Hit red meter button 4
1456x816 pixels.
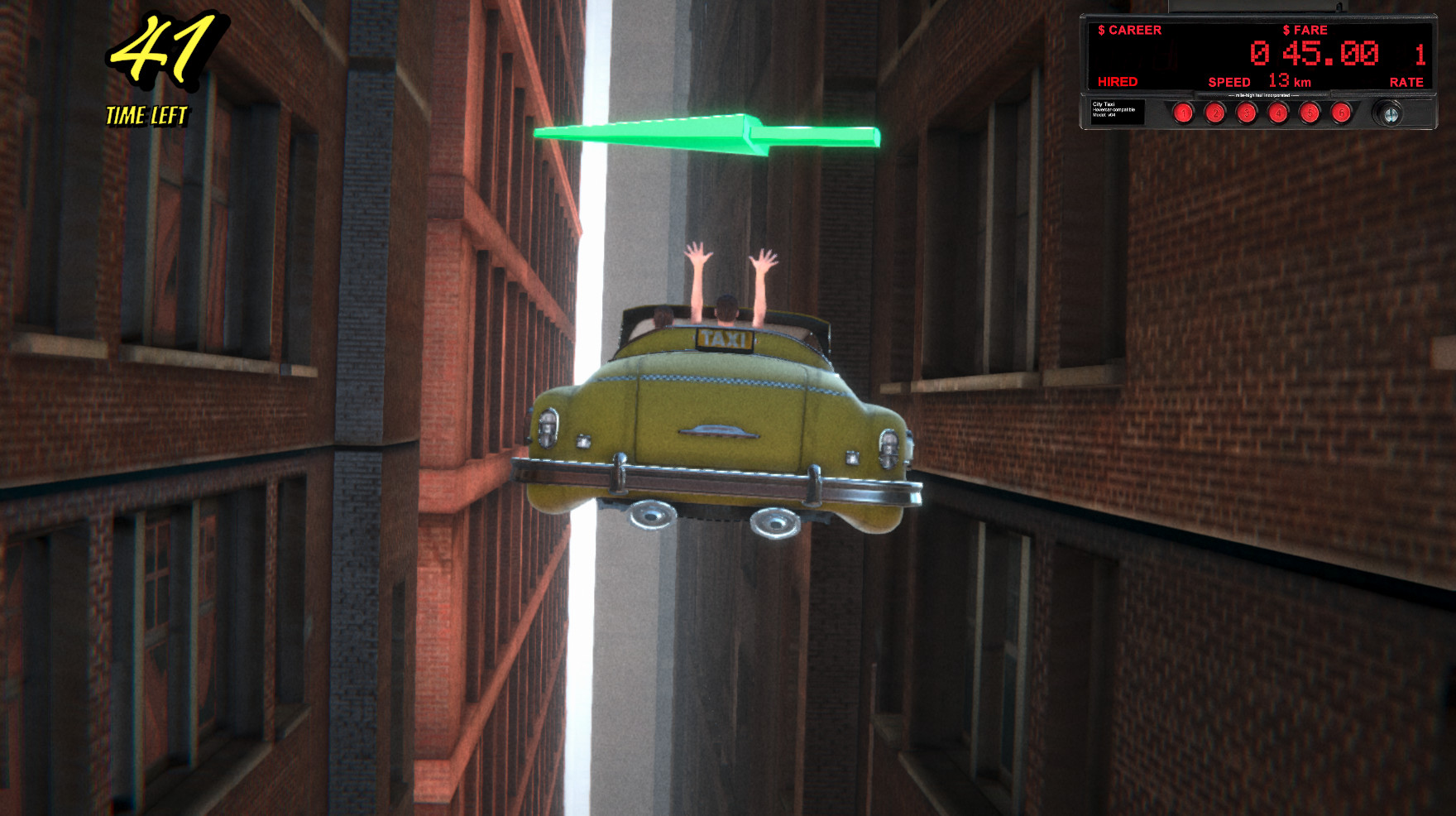[1277, 113]
